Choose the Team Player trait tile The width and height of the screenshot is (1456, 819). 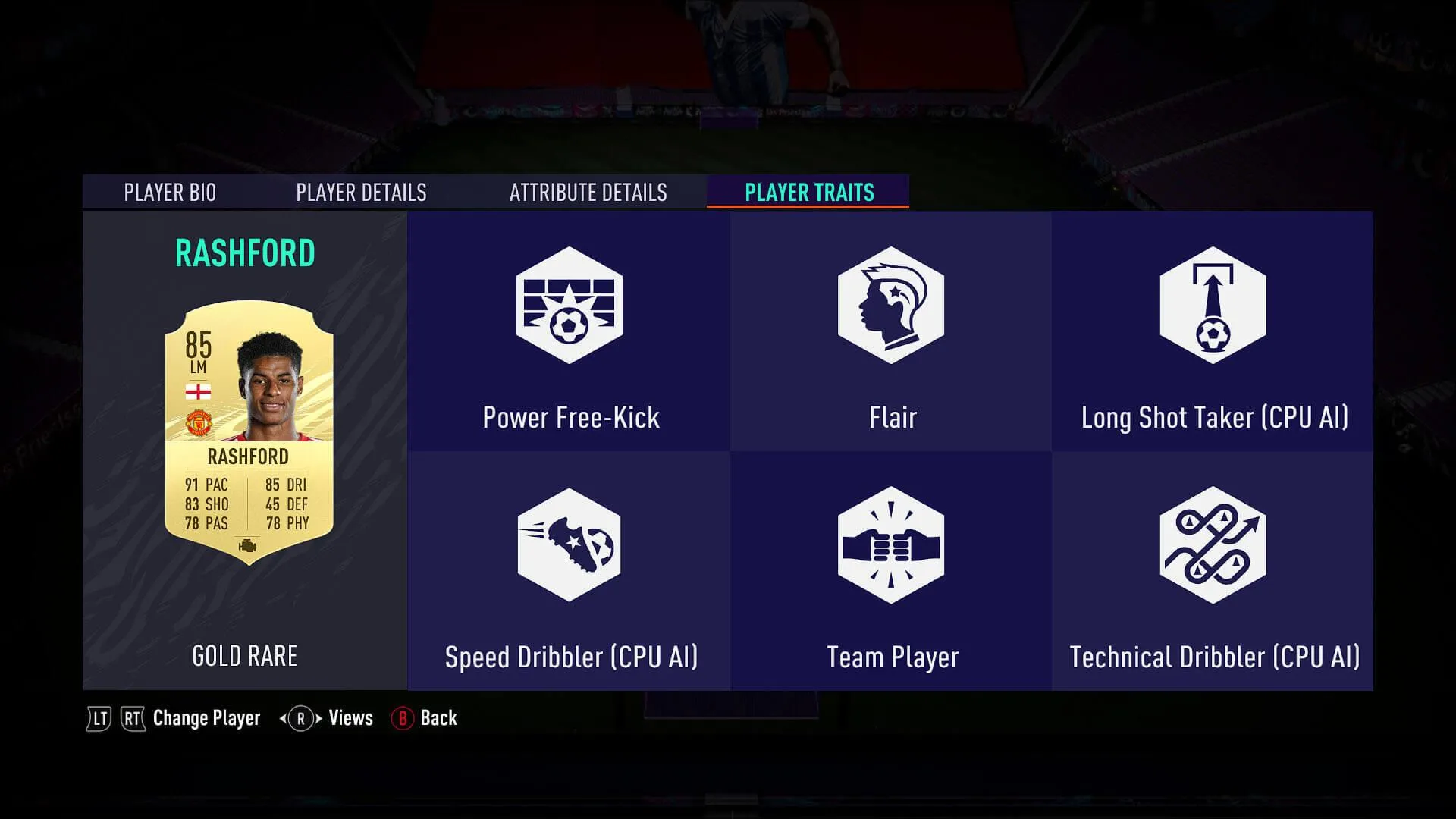[x=891, y=572]
